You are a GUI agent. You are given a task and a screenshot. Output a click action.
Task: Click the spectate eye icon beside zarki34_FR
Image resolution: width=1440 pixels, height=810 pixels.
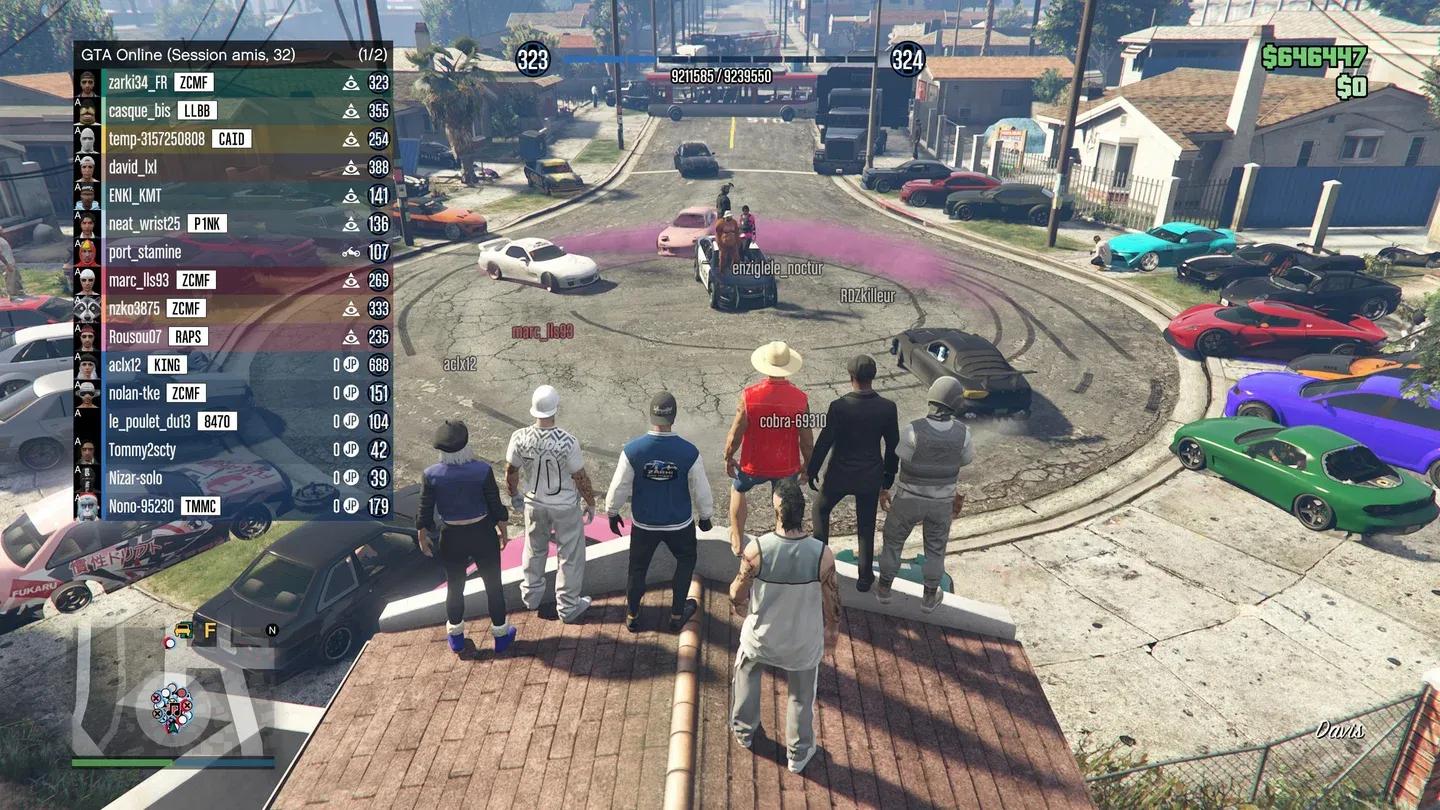pos(349,83)
